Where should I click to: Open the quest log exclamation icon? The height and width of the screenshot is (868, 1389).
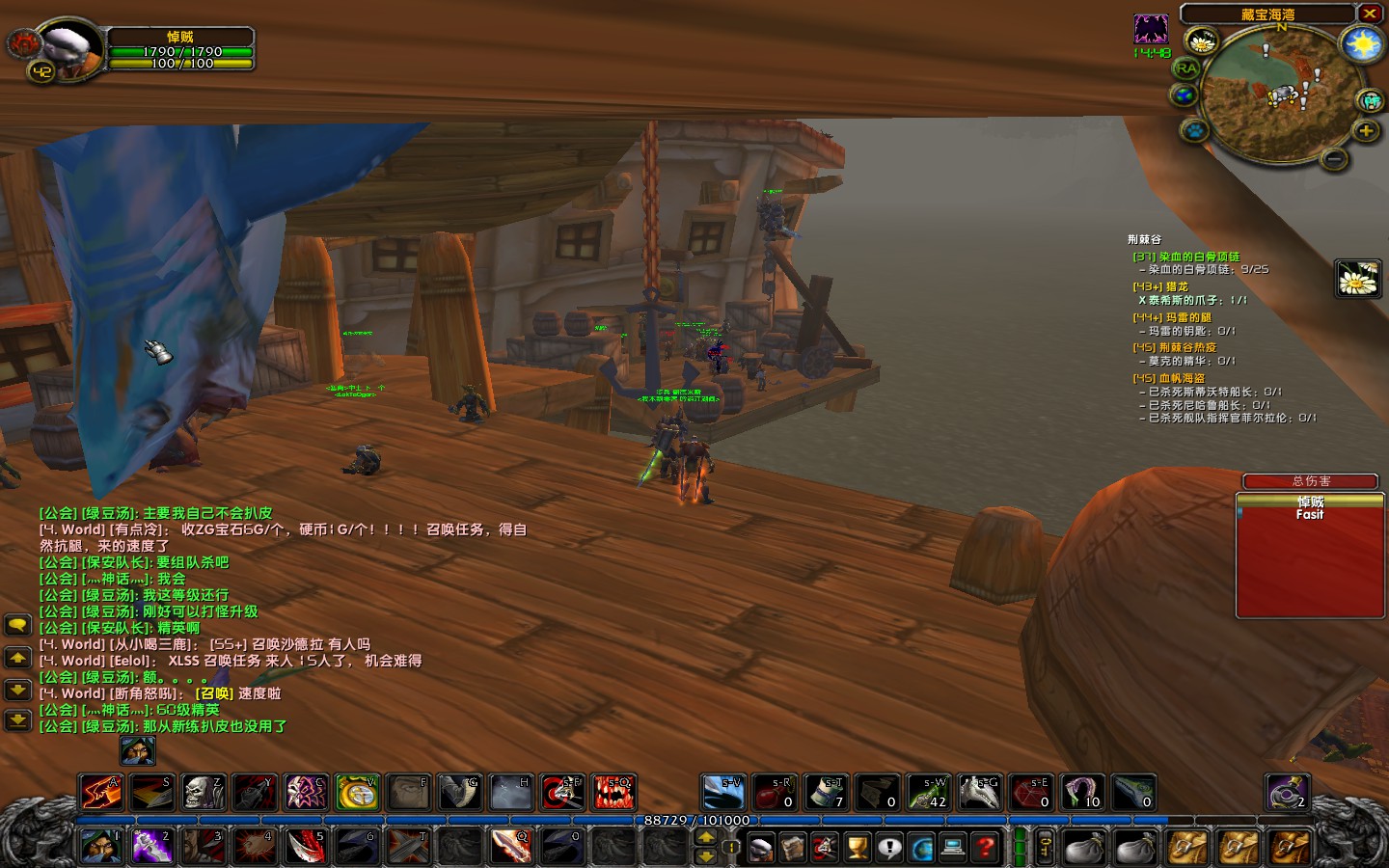point(888,849)
